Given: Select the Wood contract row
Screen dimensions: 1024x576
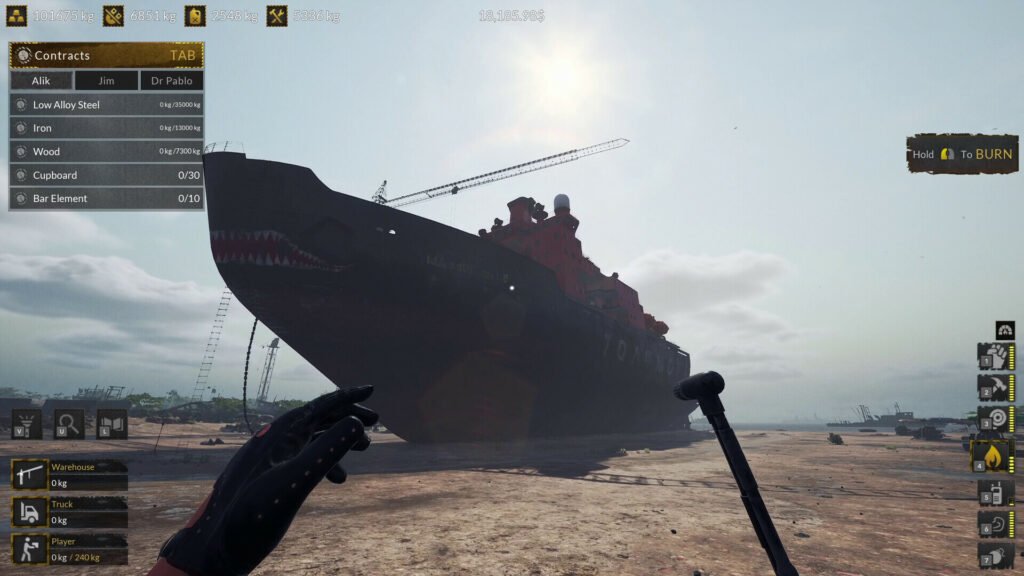Looking at the screenshot, I should click(x=106, y=151).
